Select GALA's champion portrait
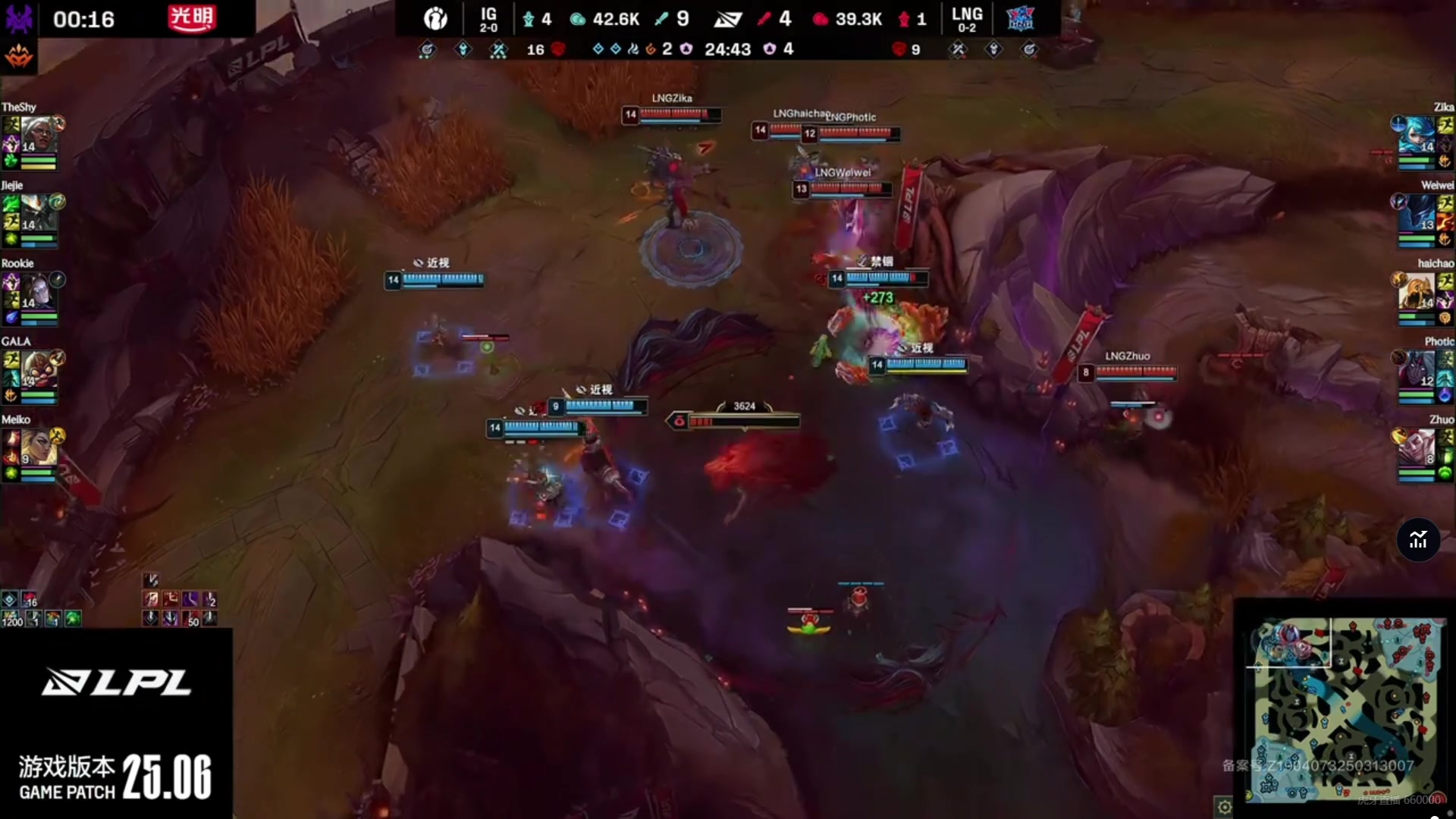The image size is (1456, 819). (x=36, y=369)
